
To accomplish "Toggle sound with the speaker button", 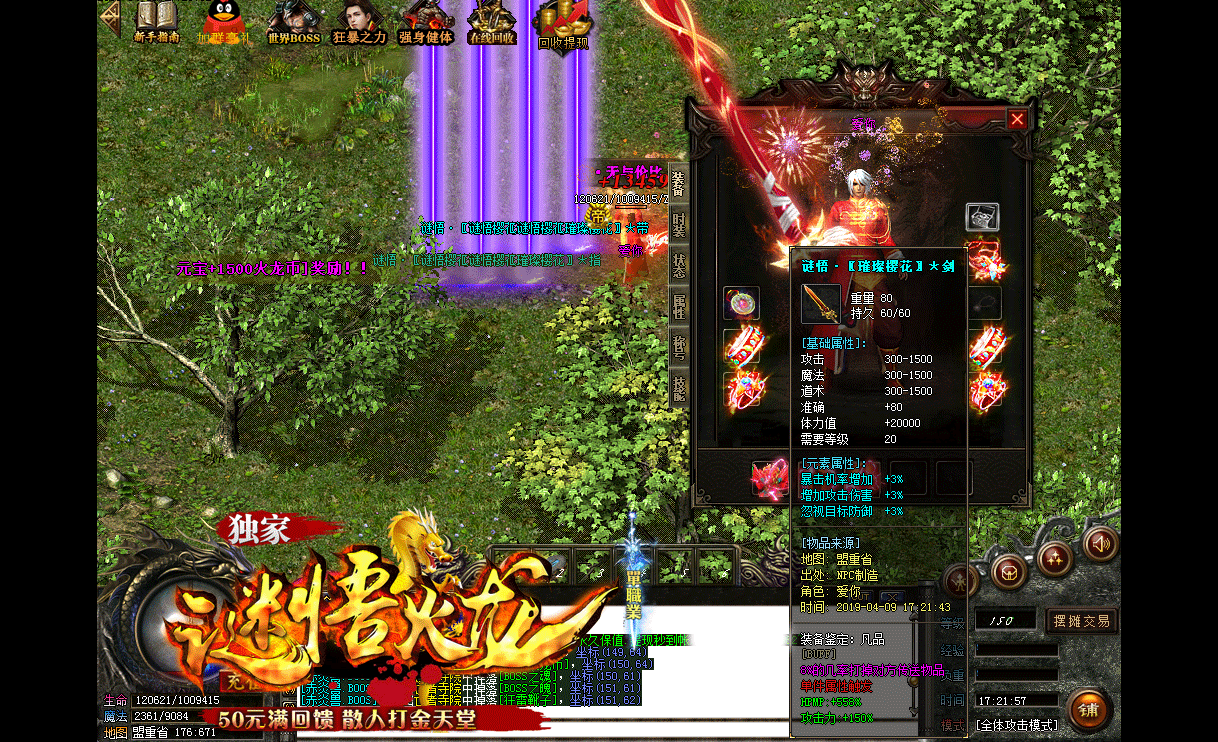I will (x=1100, y=544).
